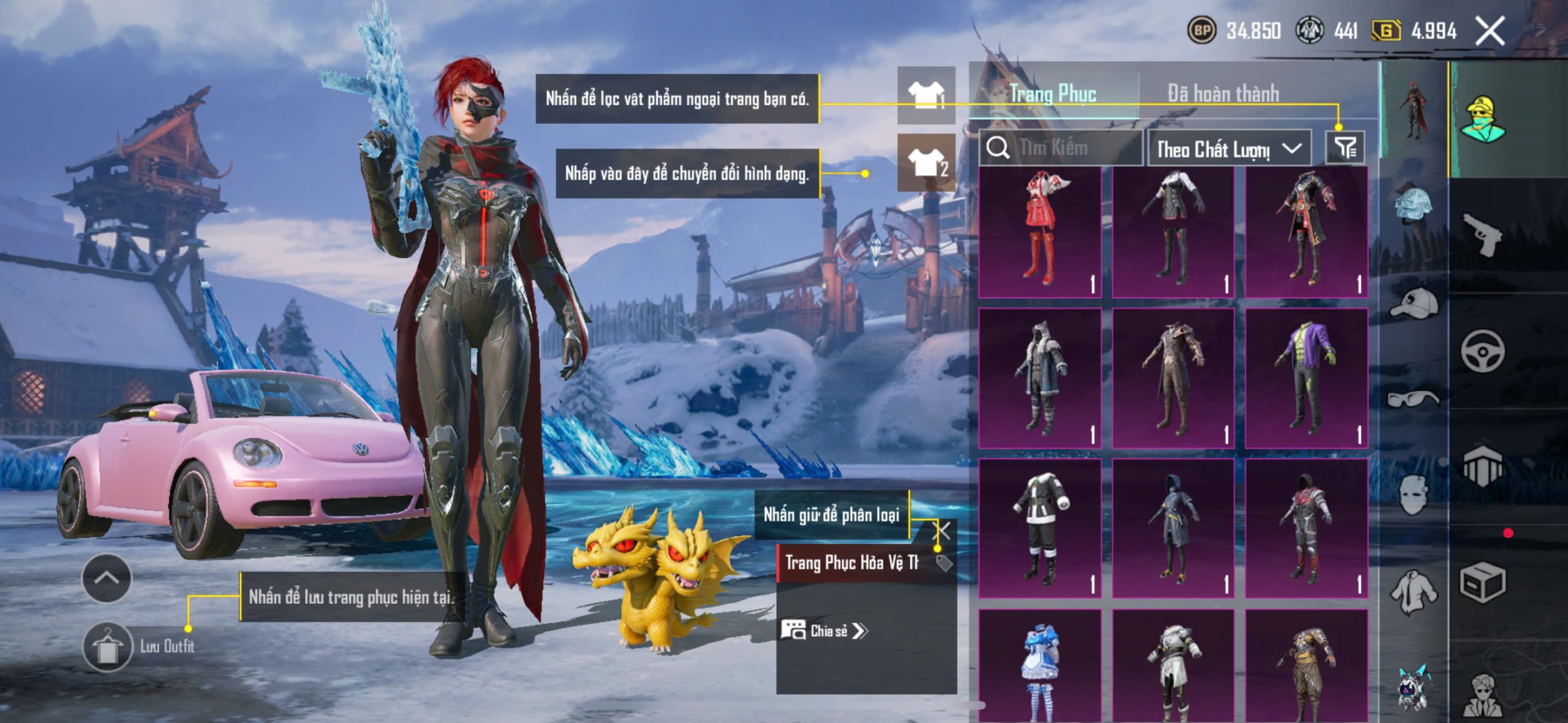This screenshot has height=723, width=1568.
Task: Open the Đã hoàn thành tab
Action: tap(1223, 94)
